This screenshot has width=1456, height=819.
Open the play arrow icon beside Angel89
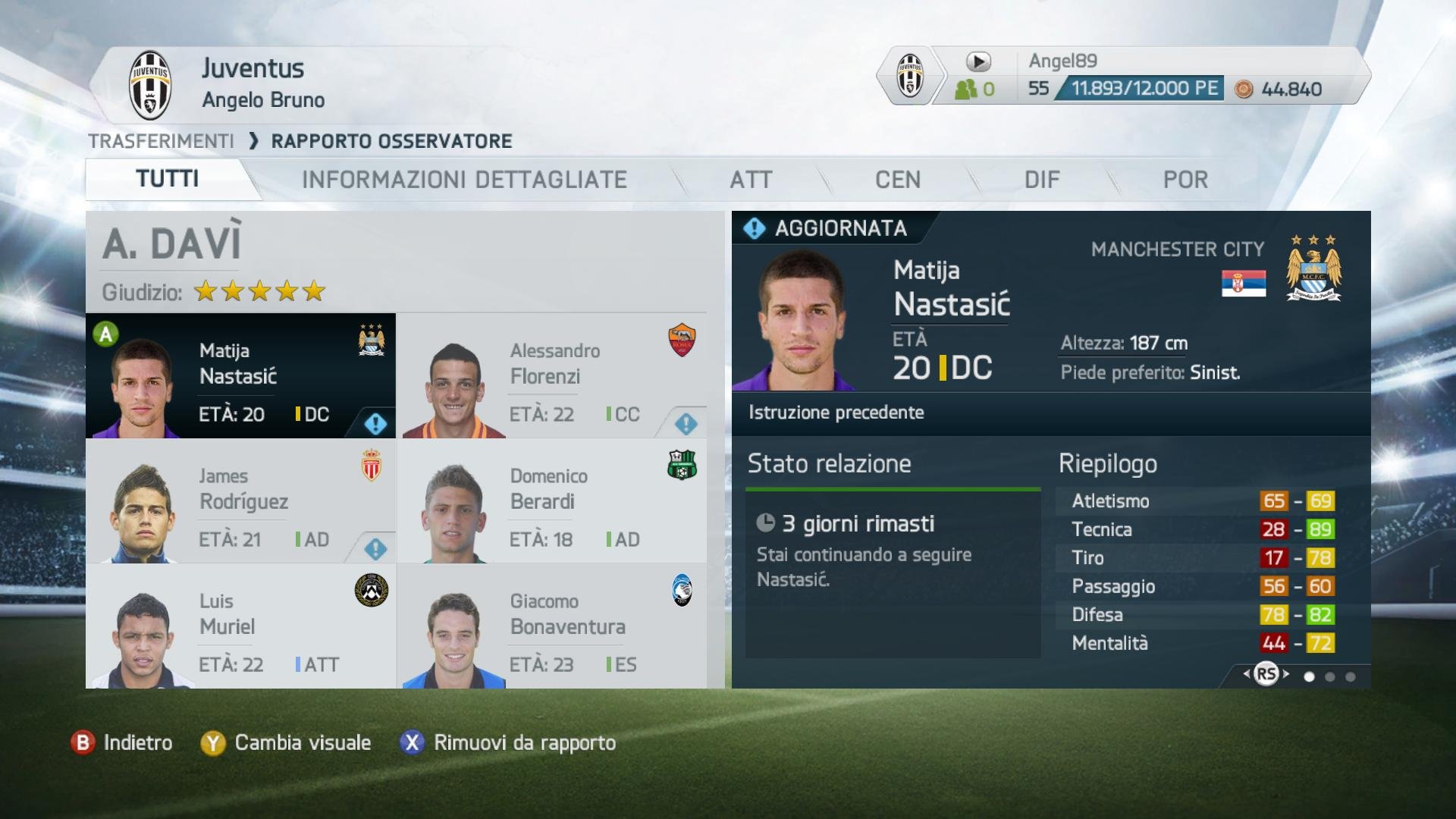click(978, 61)
